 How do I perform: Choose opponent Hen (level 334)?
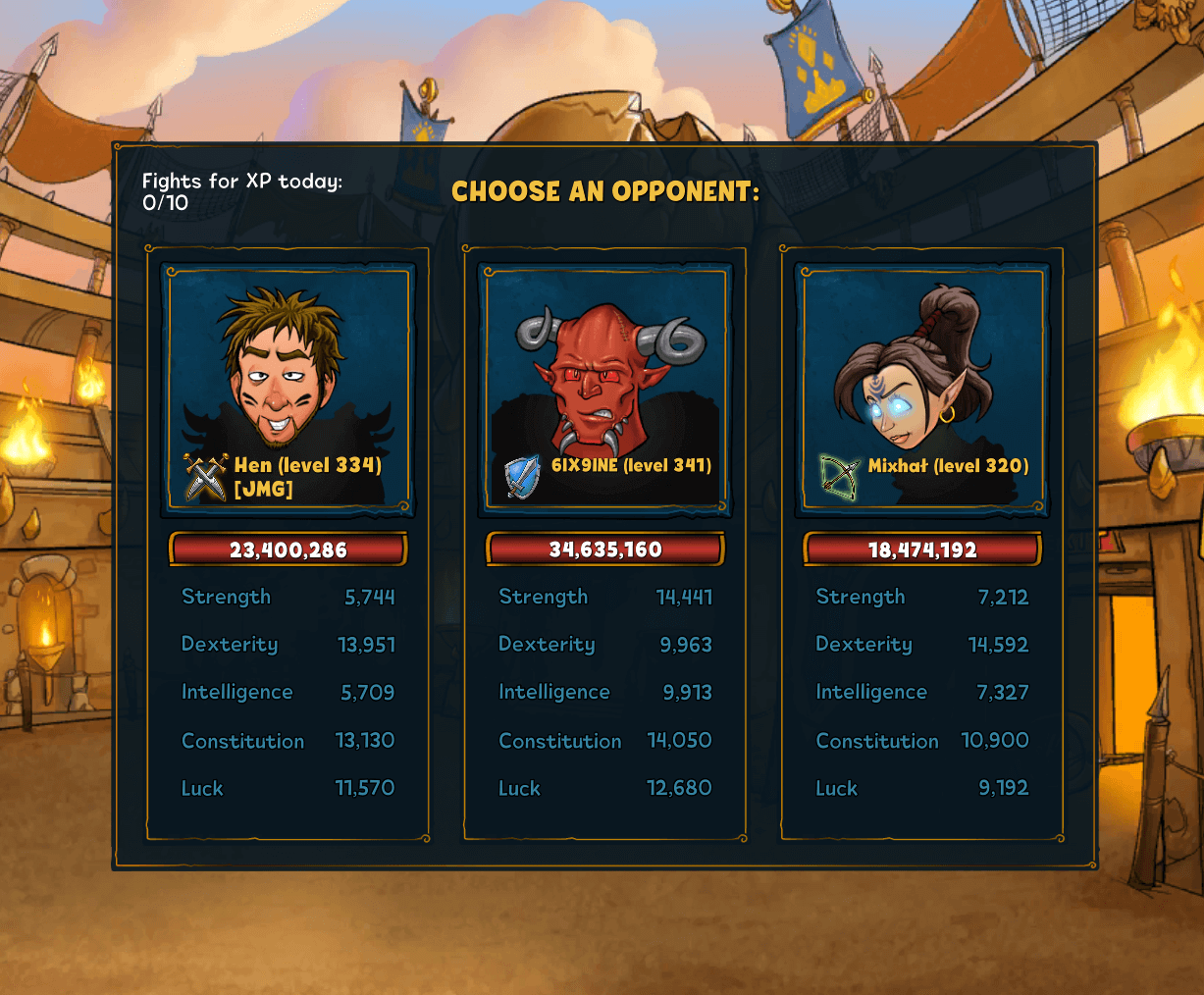click(288, 388)
